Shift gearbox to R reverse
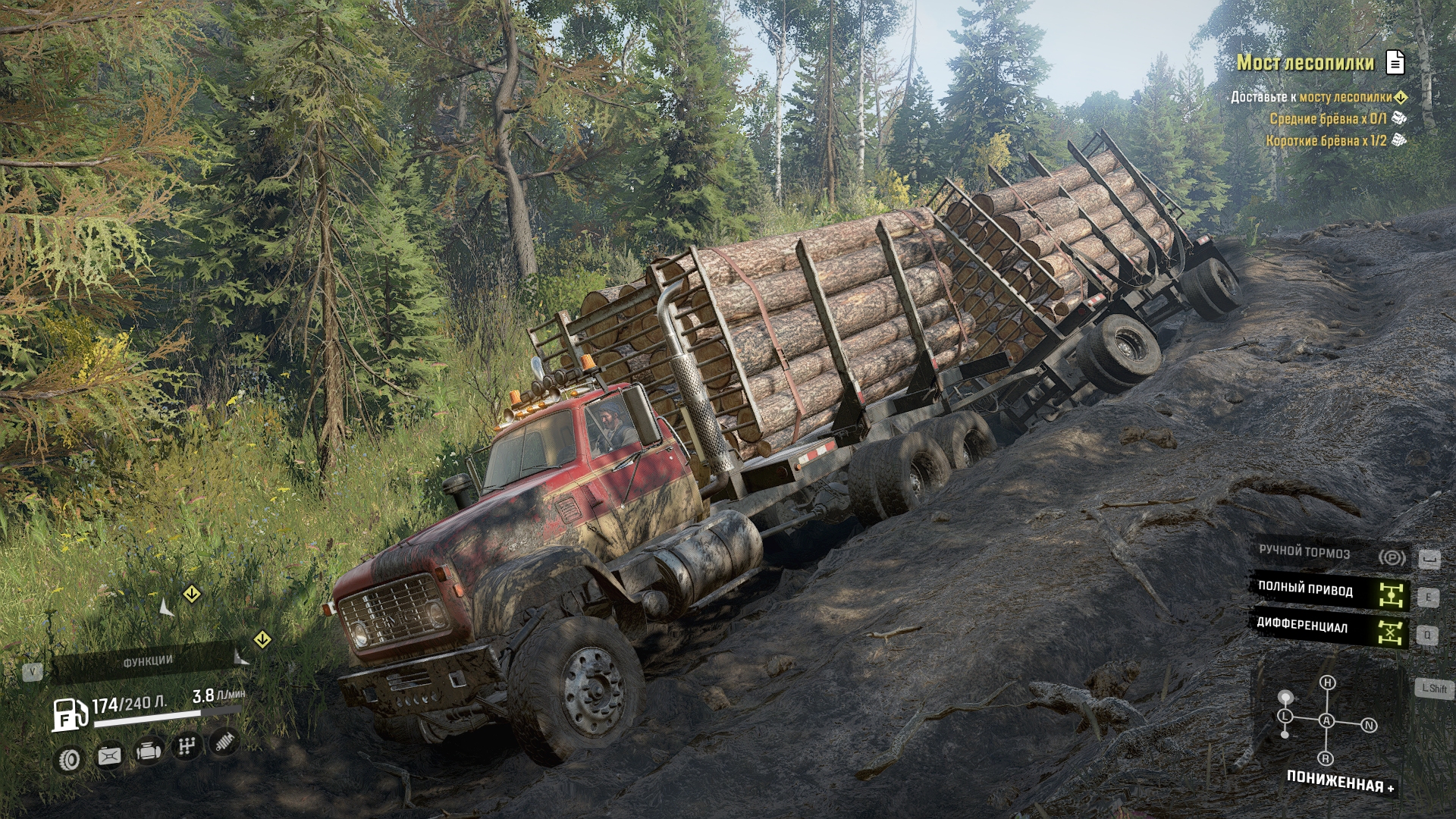 coord(1326,758)
